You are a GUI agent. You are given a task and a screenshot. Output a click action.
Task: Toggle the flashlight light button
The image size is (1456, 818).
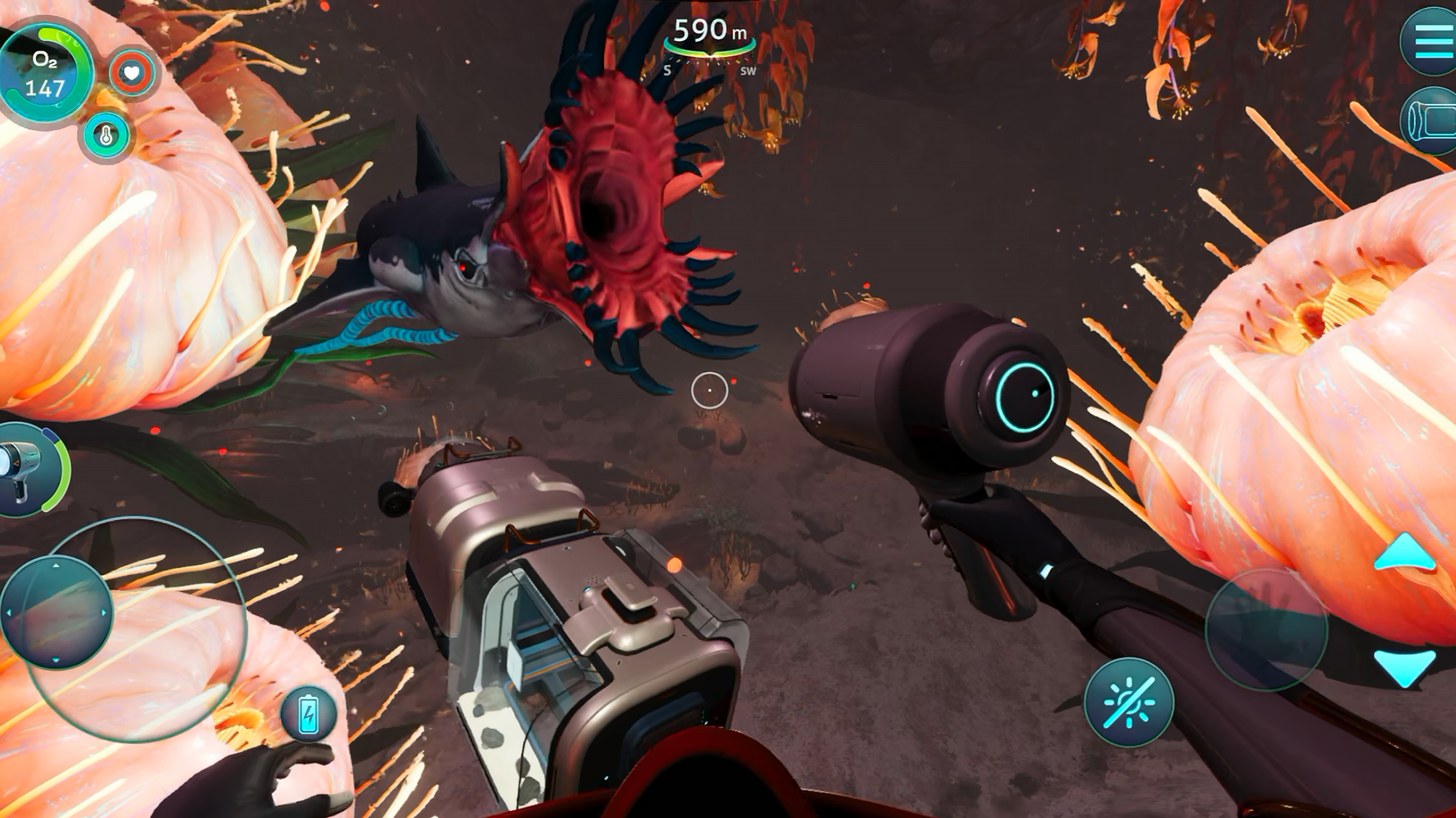1128,703
